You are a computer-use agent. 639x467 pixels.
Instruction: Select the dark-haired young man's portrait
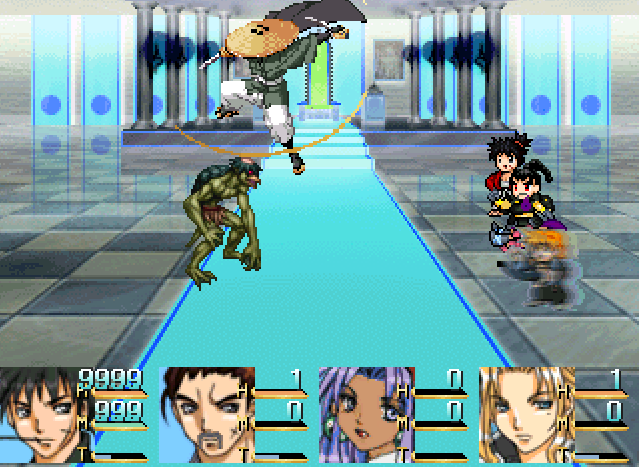tap(40, 415)
